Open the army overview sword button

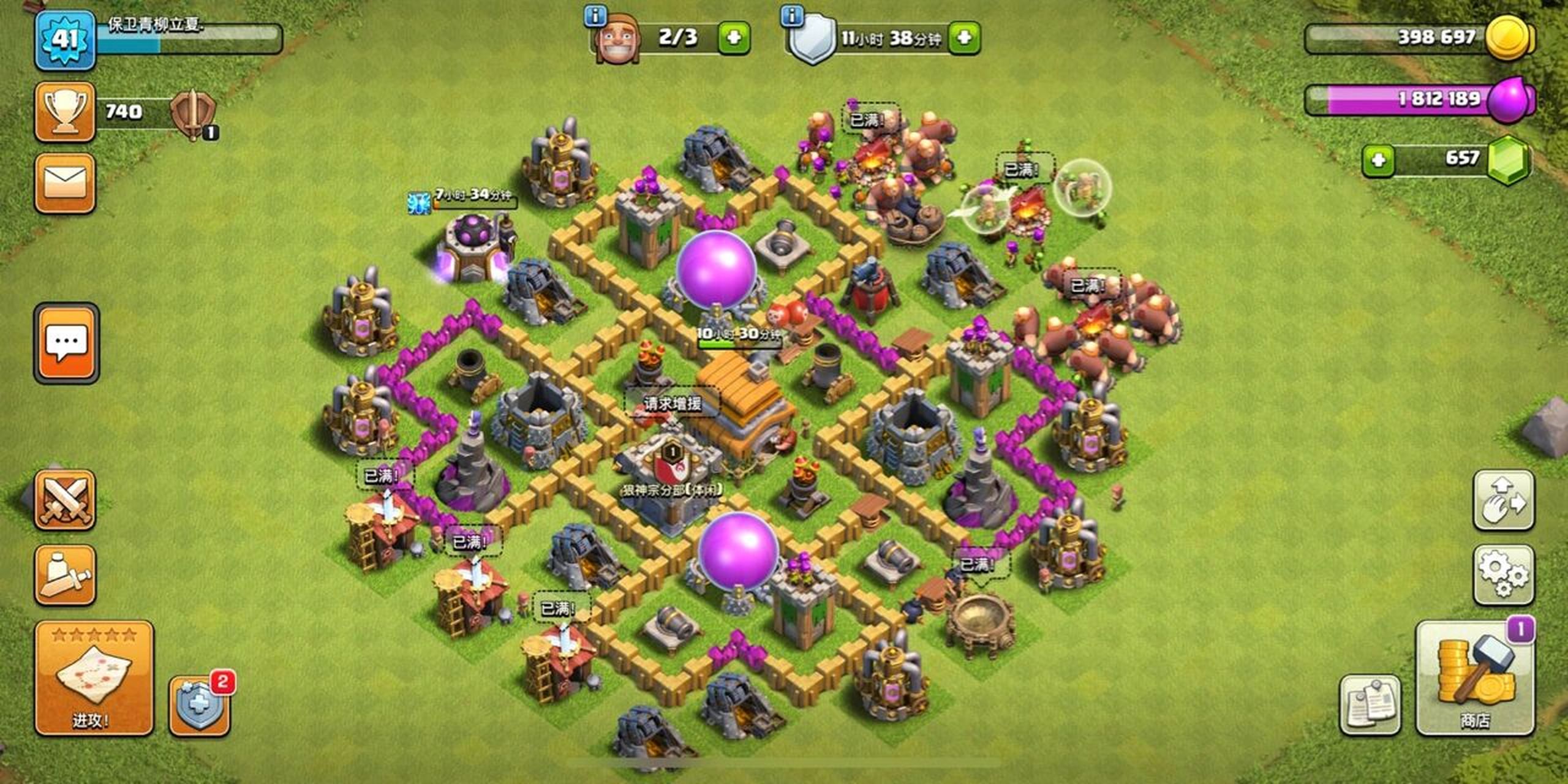click(x=65, y=575)
